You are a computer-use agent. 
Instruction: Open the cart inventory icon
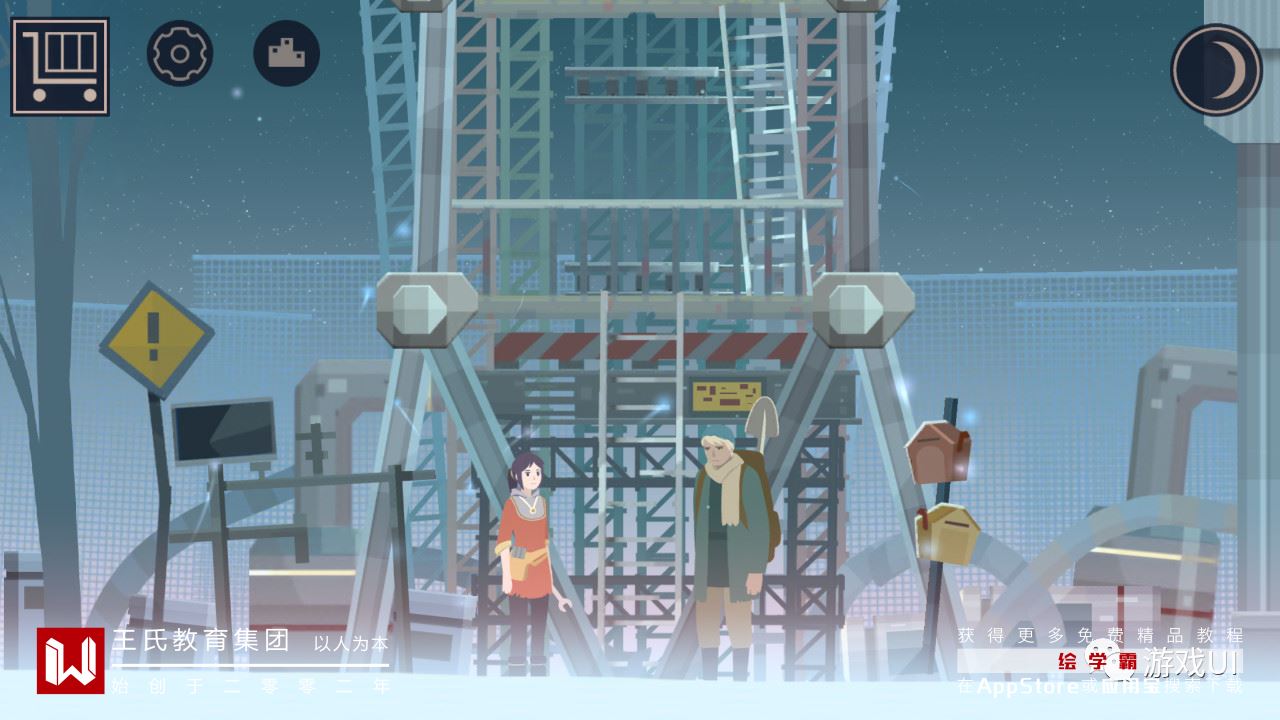tap(60, 66)
